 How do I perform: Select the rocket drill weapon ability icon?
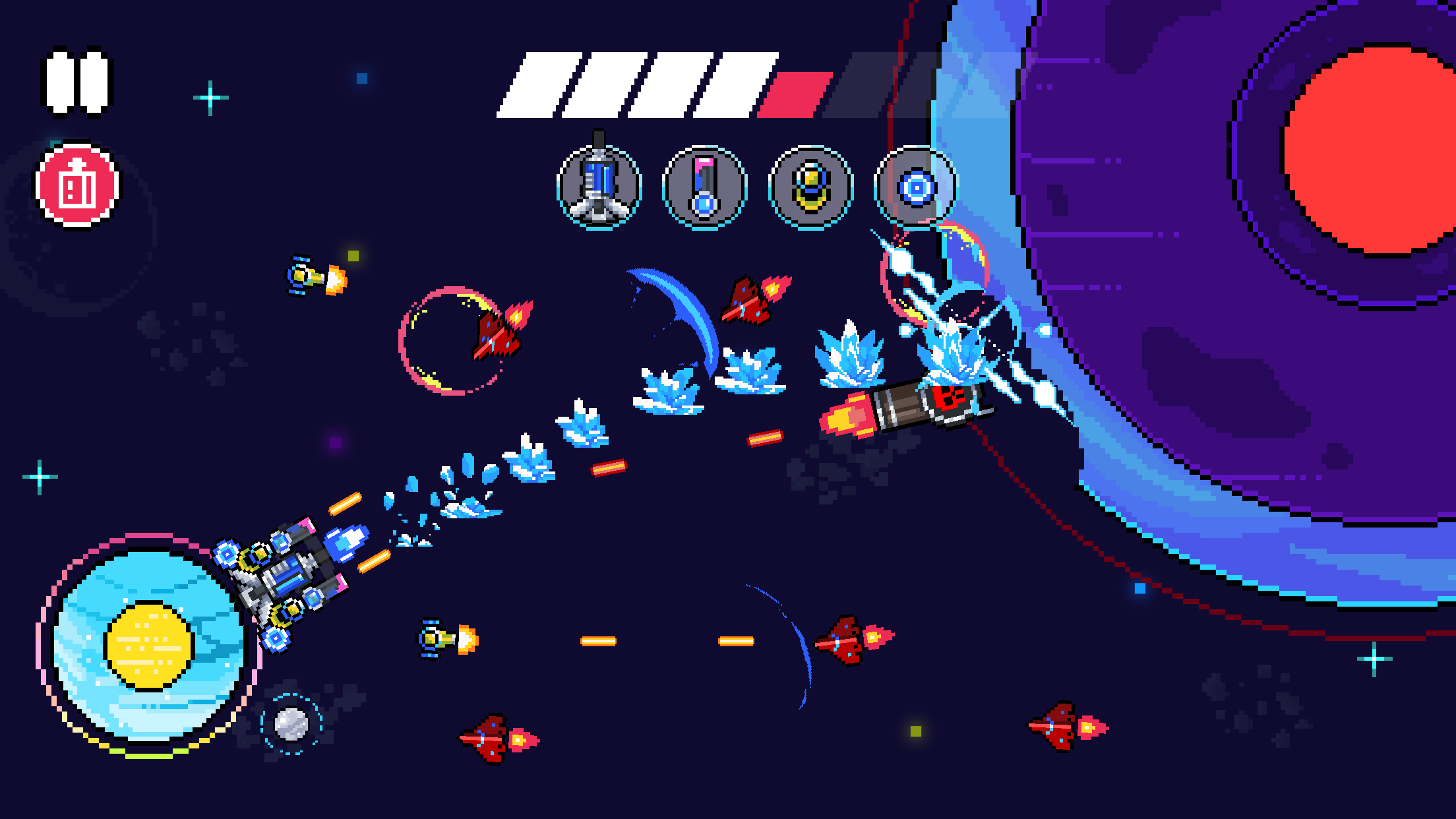(599, 185)
